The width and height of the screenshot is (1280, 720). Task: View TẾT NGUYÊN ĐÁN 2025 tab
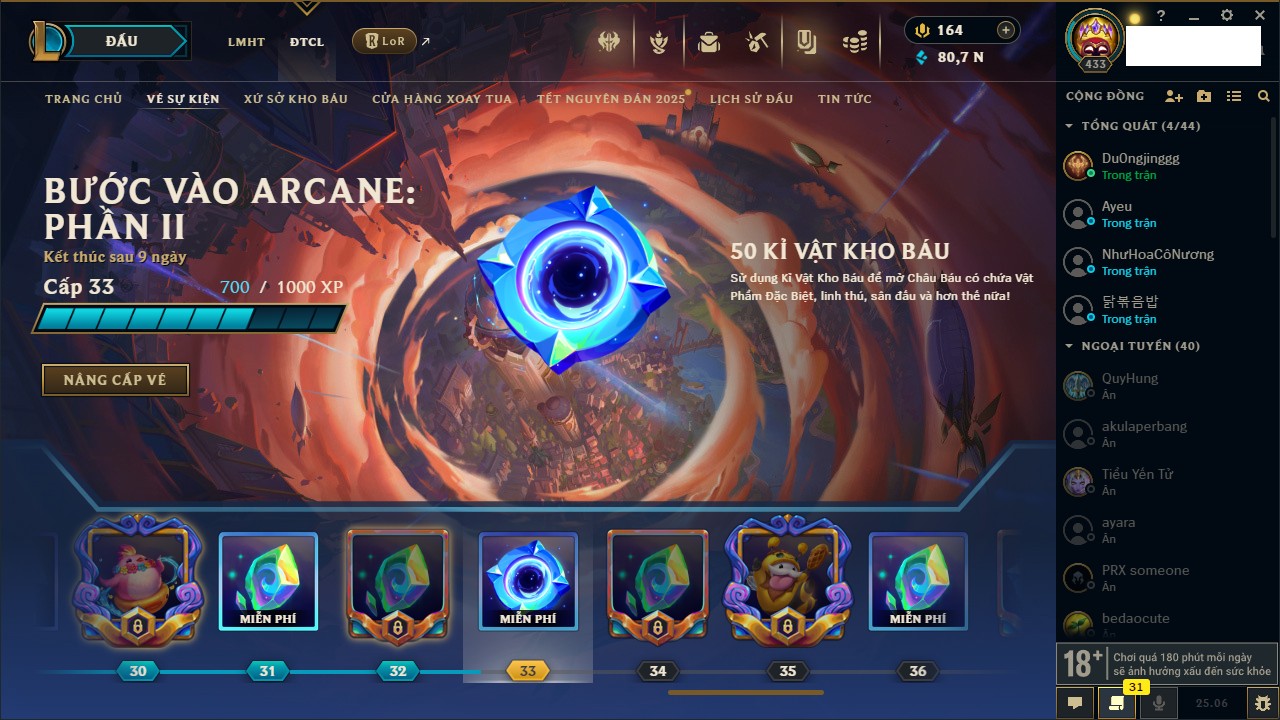[x=610, y=99]
